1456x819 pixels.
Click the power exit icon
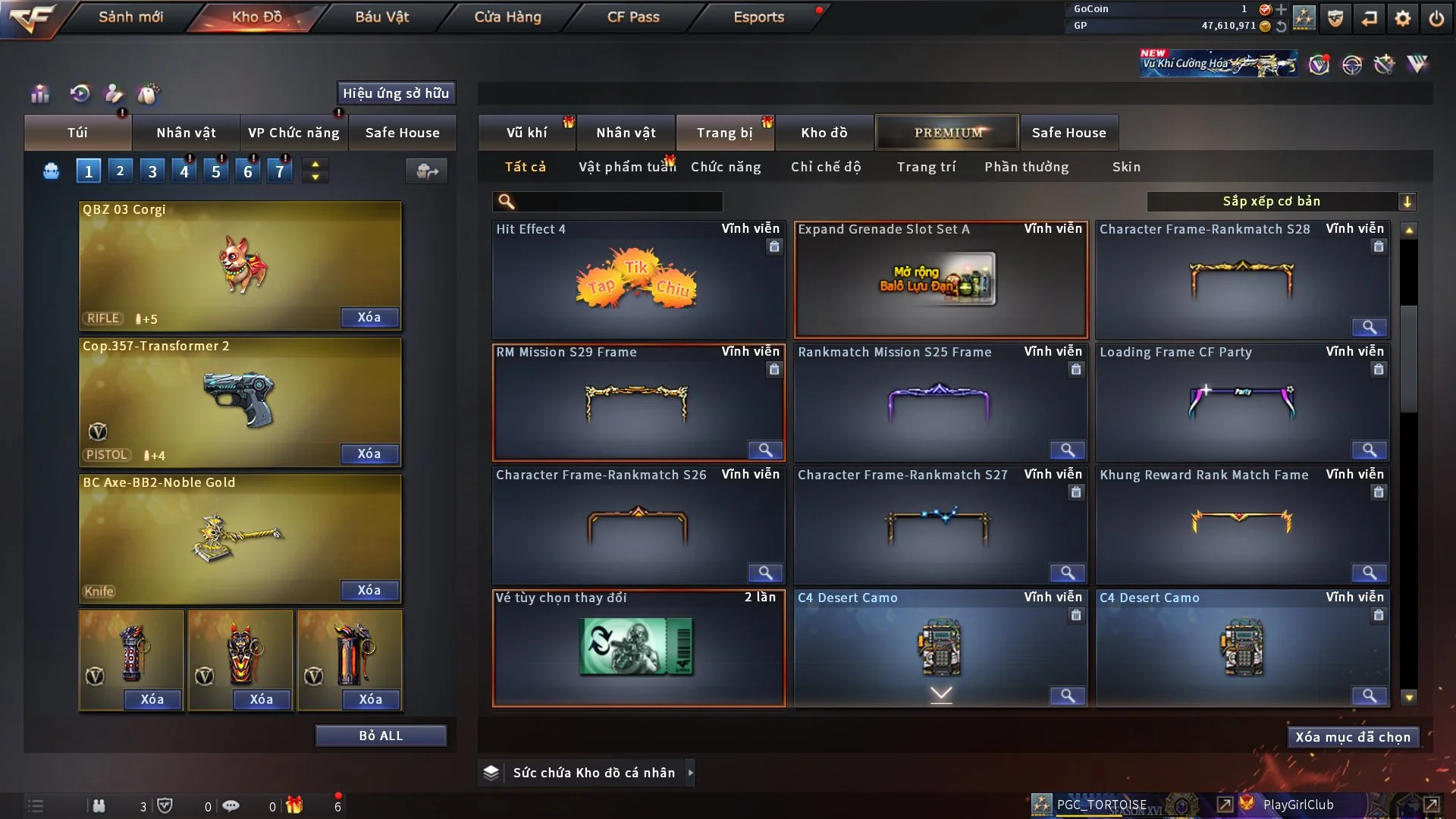pos(1436,18)
